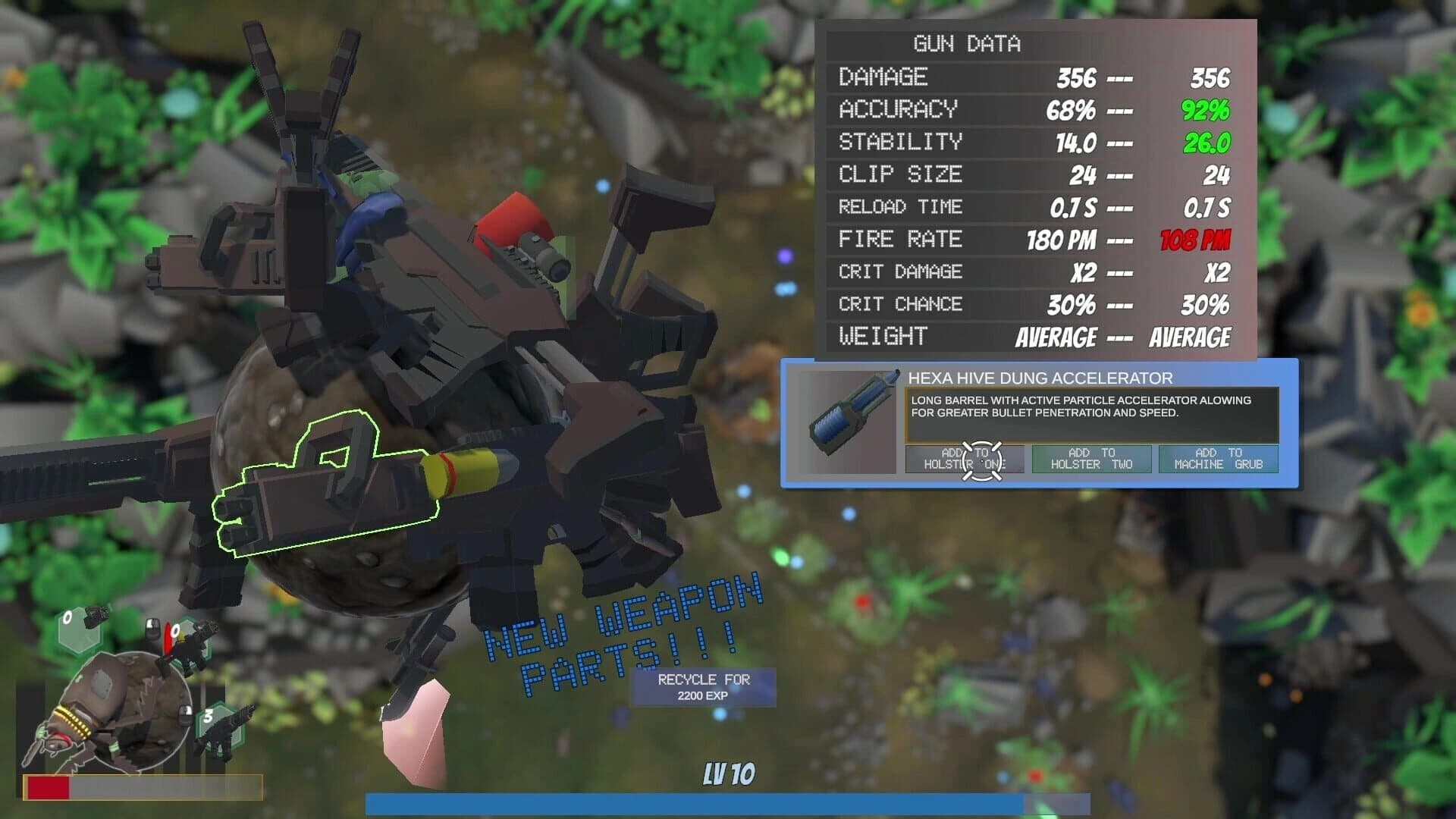
Task: Click the gun icon in the top-left green hexagon
Action: (x=96, y=617)
